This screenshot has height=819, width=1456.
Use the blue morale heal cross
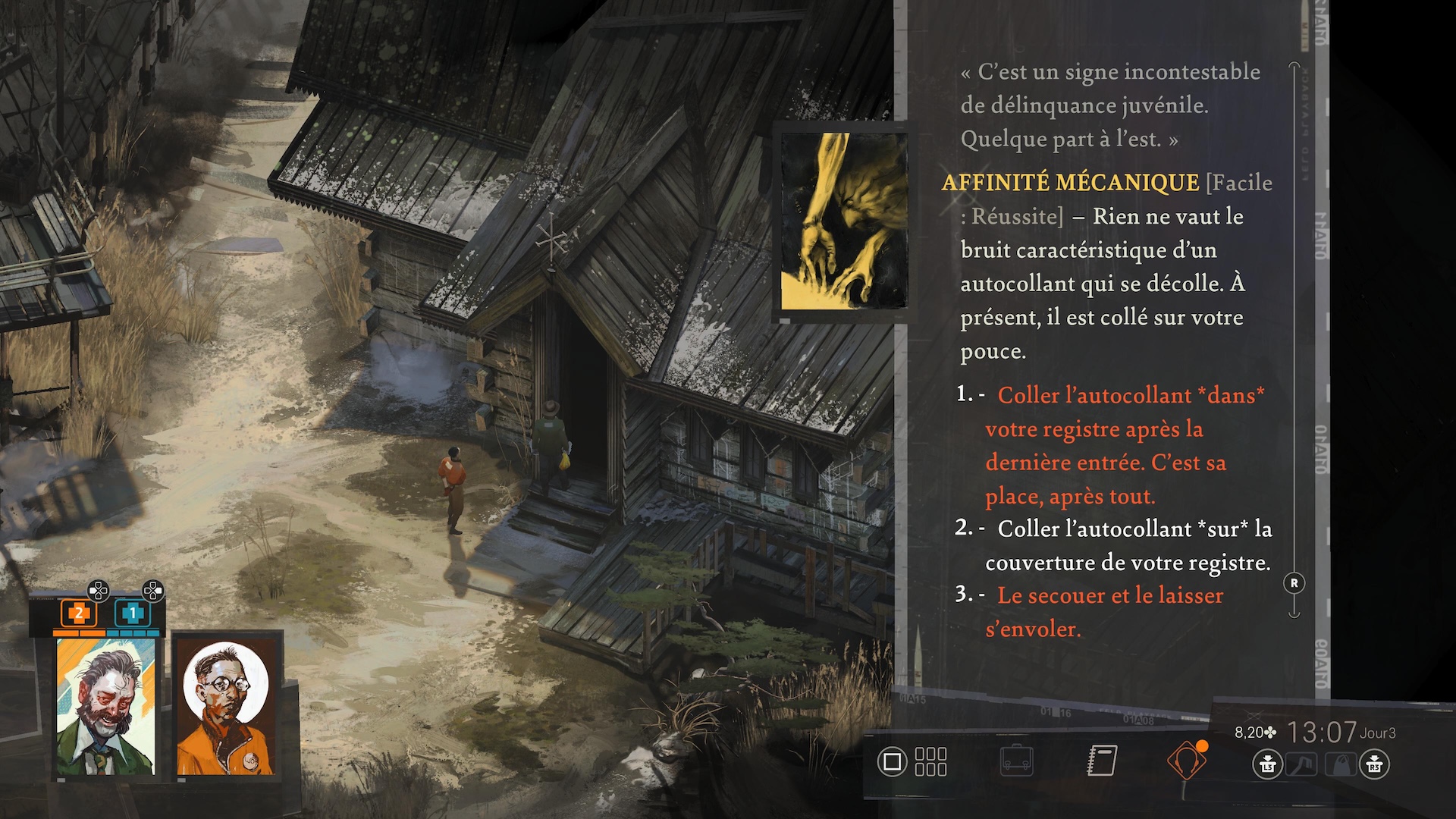pyautogui.click(x=133, y=613)
